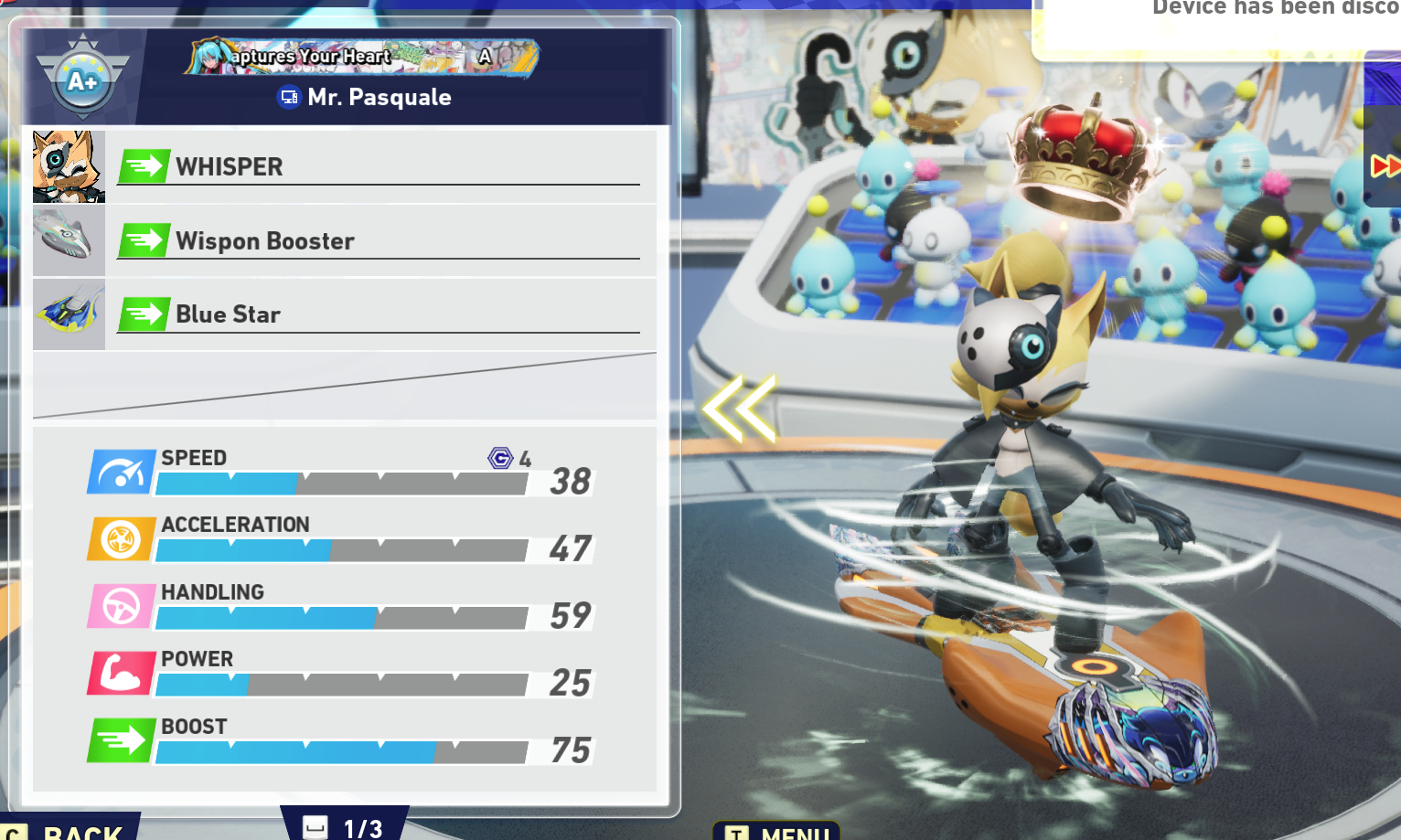Viewport: 1401px width, 840px height.
Task: Click the A+ rank badge
Action: tap(82, 80)
